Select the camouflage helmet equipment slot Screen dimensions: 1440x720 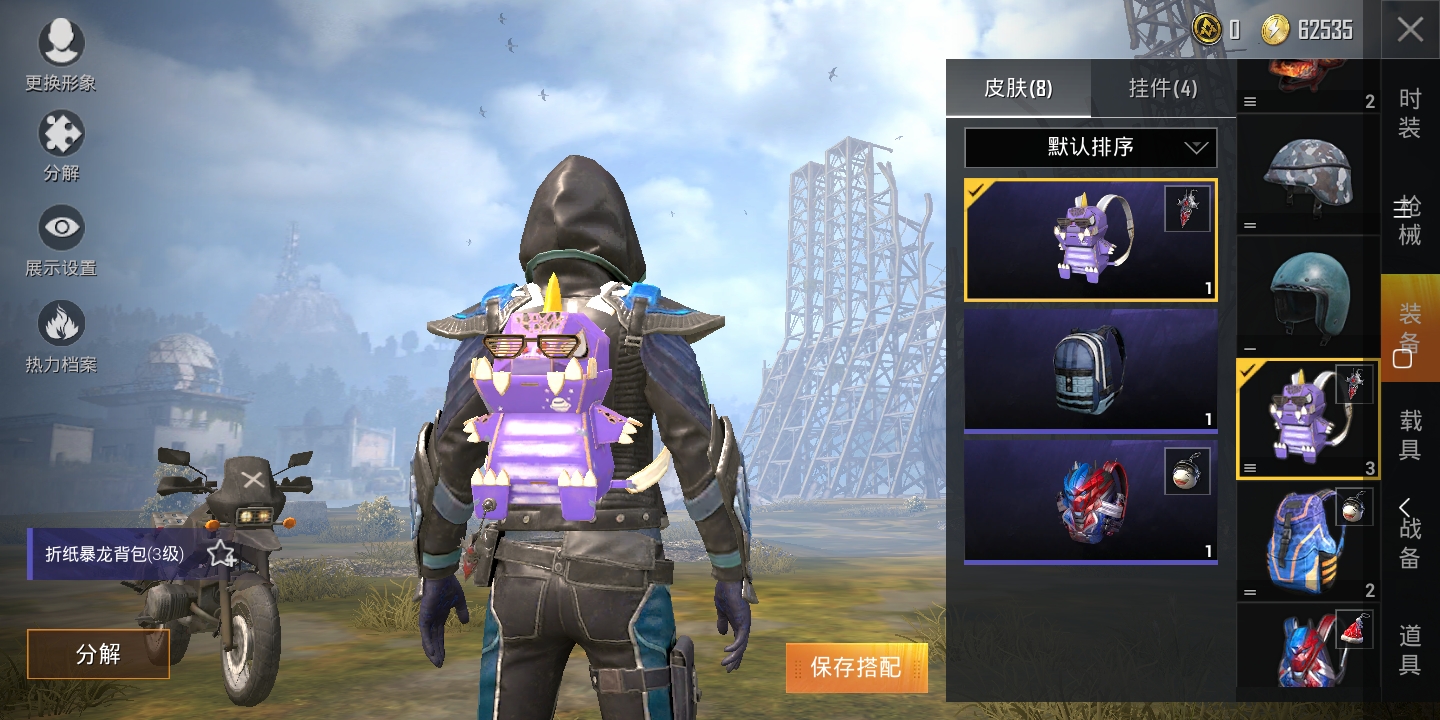[x=1308, y=174]
